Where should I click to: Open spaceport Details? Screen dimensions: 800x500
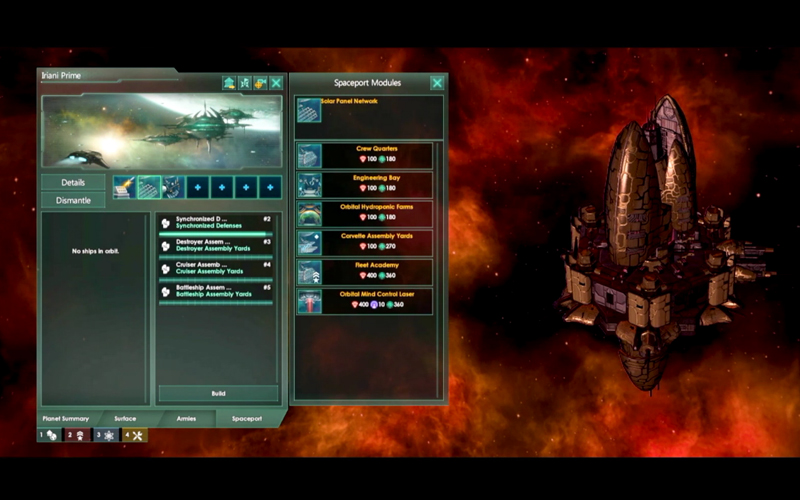pyautogui.click(x=73, y=183)
